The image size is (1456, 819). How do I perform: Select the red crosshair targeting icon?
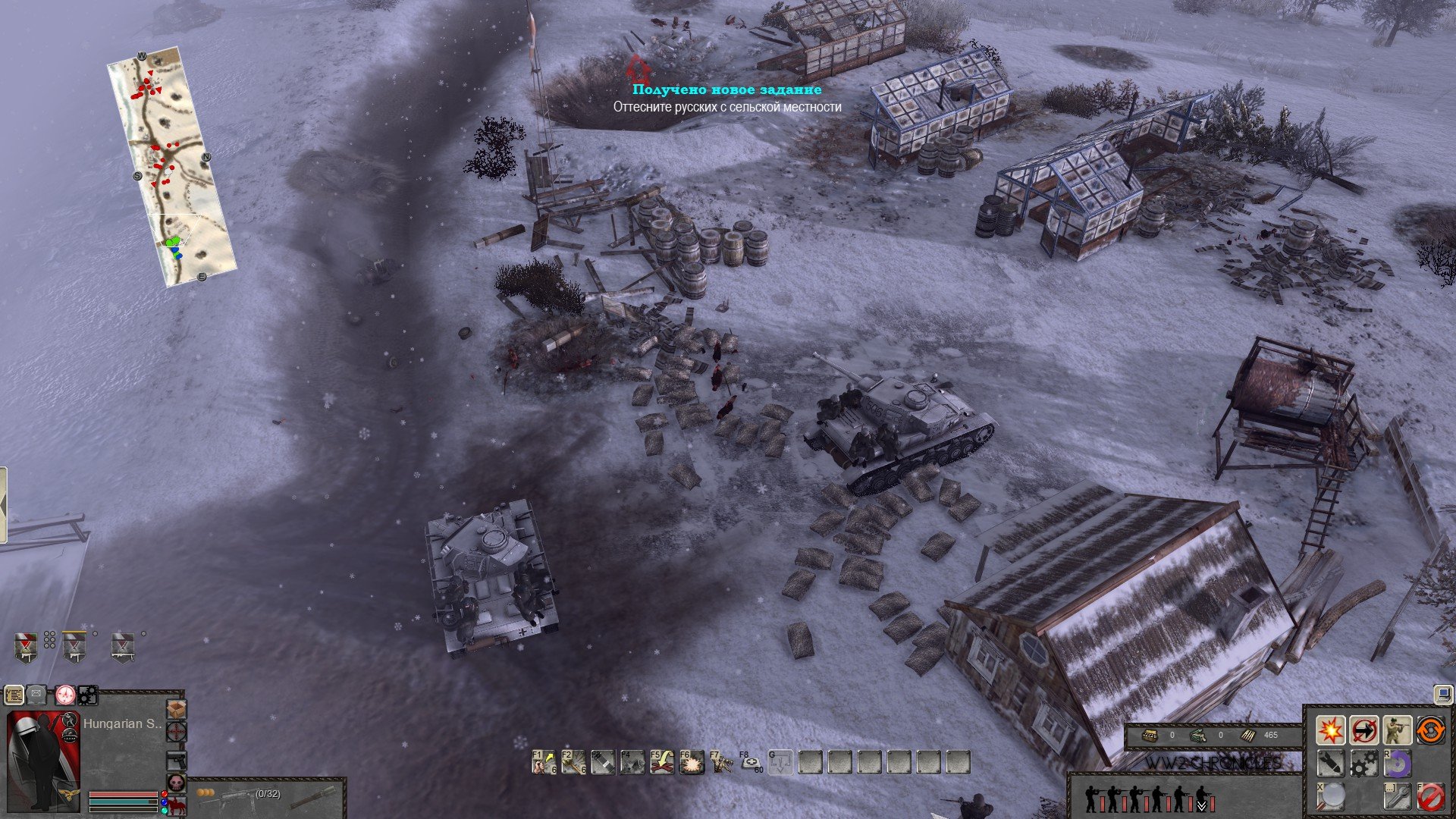click(176, 733)
